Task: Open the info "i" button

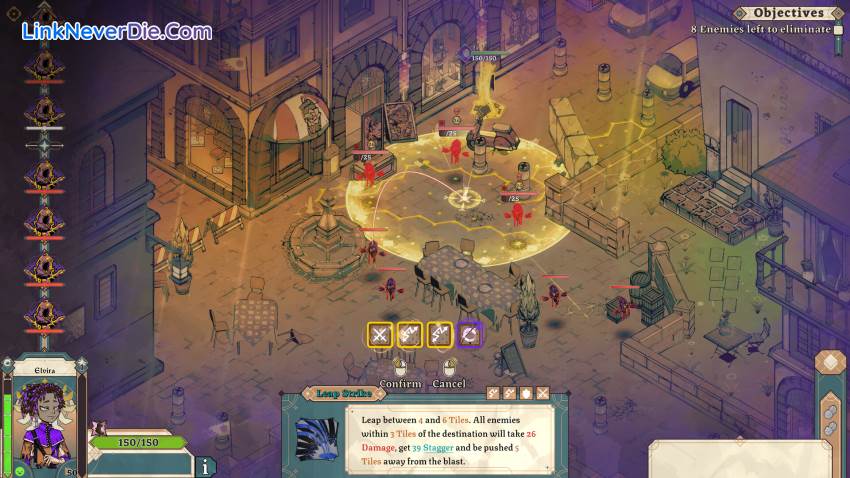Action: click(x=205, y=466)
